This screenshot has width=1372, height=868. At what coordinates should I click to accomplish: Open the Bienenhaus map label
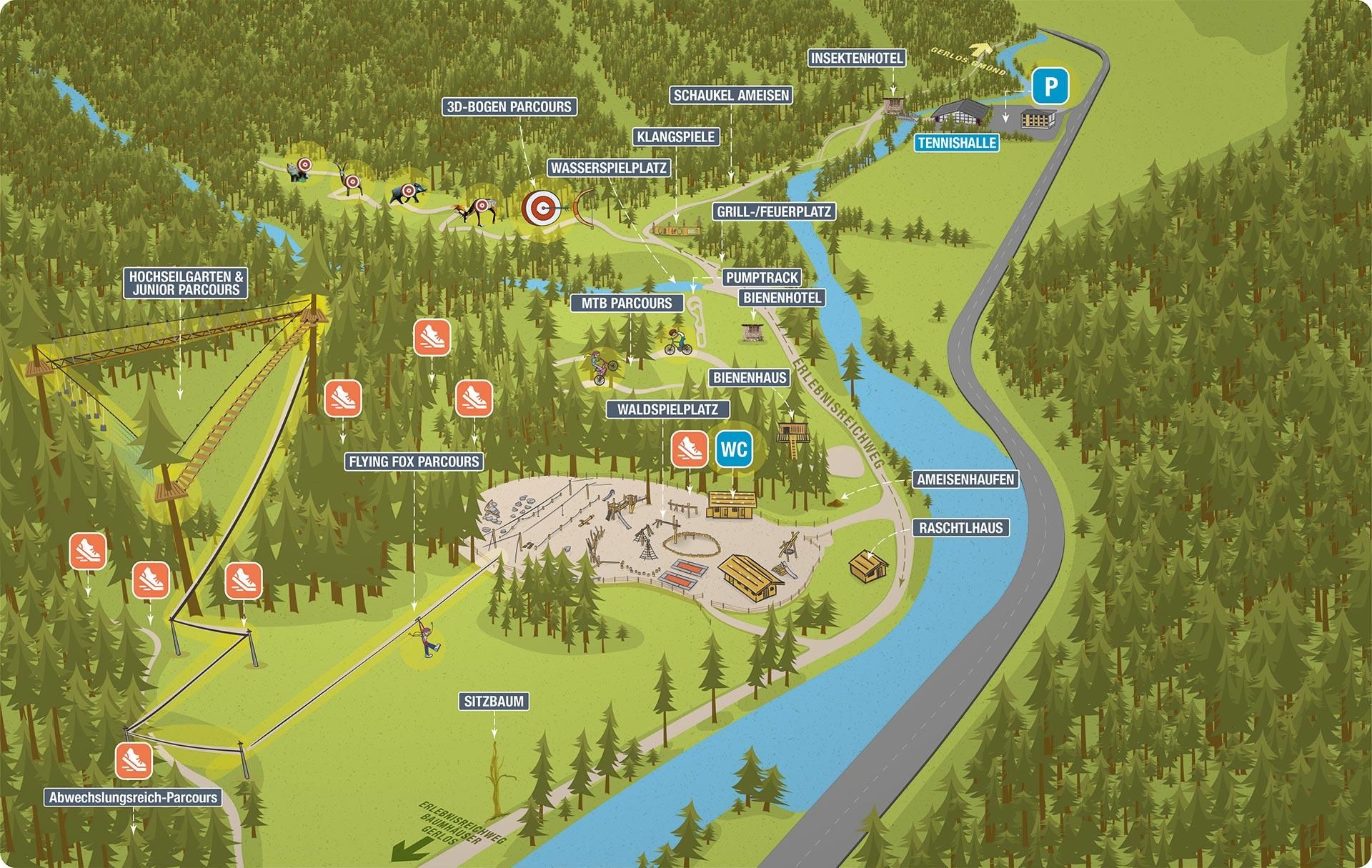(x=750, y=377)
